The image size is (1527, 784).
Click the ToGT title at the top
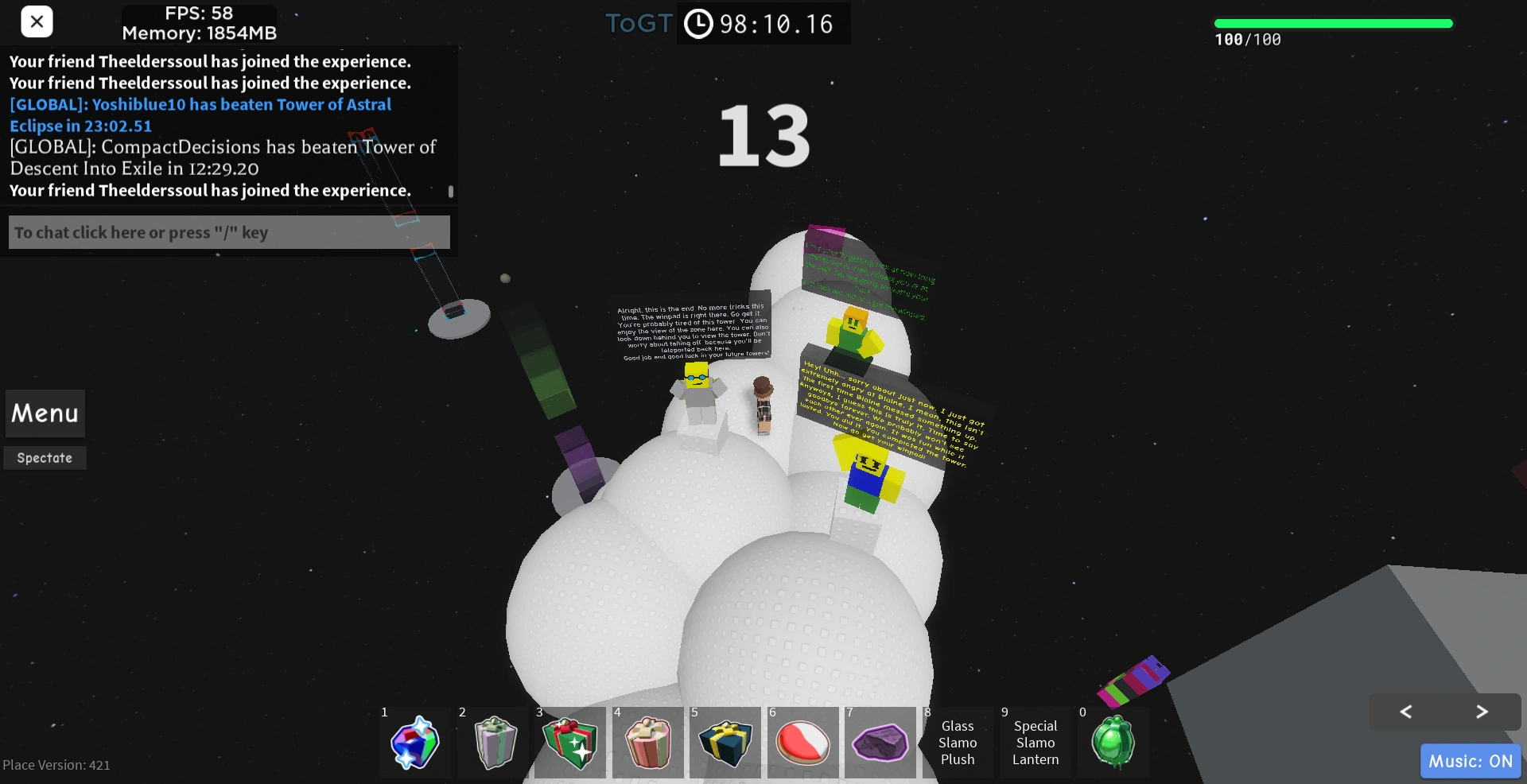[637, 24]
